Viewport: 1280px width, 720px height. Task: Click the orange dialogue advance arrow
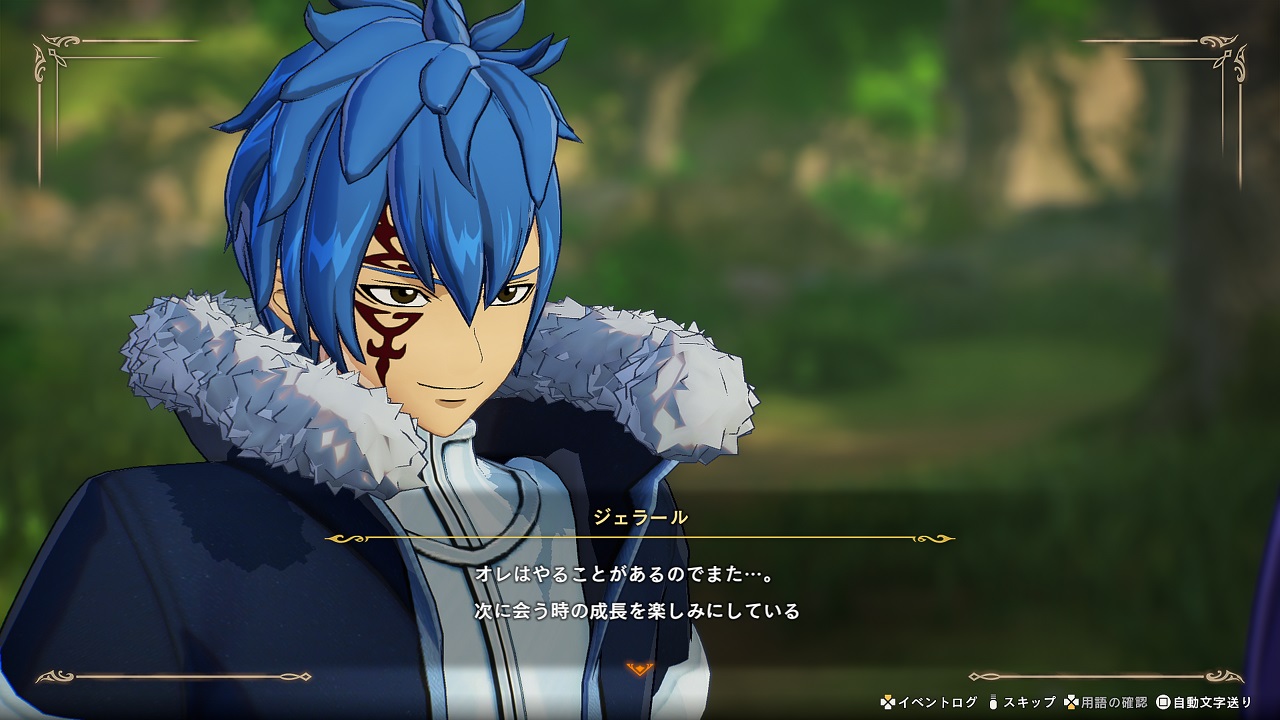tap(640, 668)
